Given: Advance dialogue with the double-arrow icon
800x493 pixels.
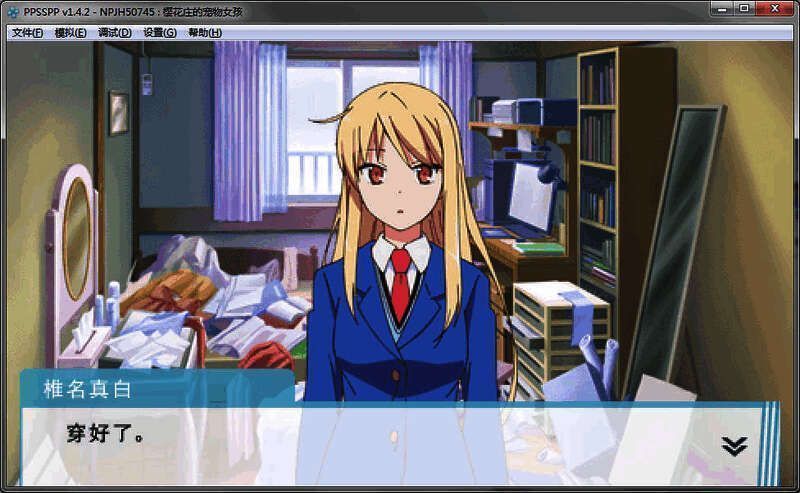Looking at the screenshot, I should pos(734,446).
